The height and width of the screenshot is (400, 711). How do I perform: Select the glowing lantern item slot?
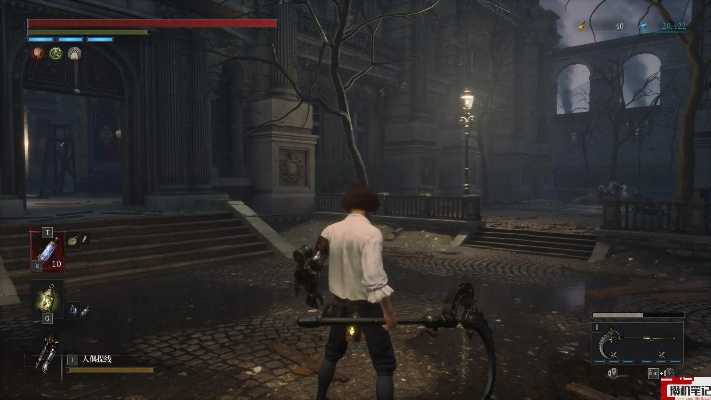point(46,298)
